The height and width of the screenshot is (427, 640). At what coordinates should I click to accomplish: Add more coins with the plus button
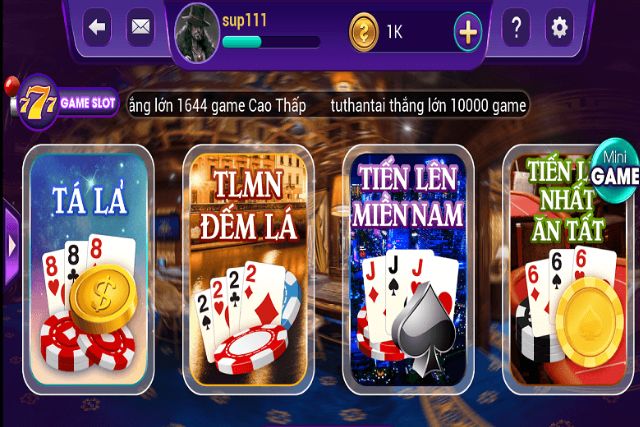coord(467,32)
